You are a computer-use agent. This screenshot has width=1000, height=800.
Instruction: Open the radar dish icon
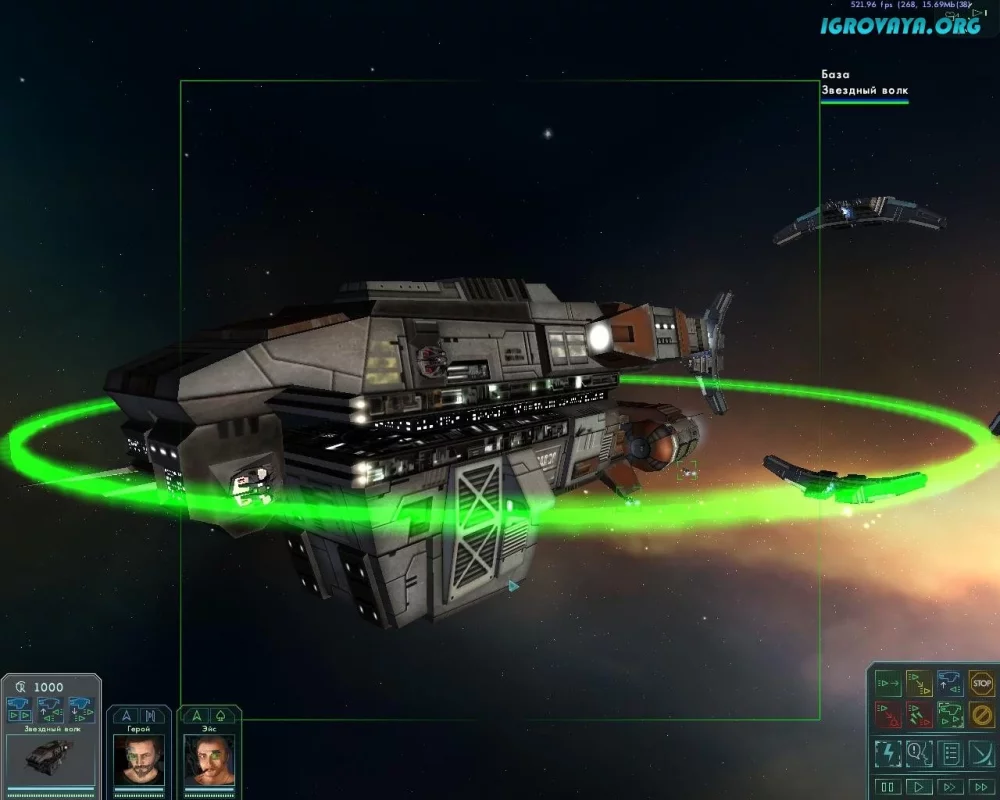click(x=981, y=753)
